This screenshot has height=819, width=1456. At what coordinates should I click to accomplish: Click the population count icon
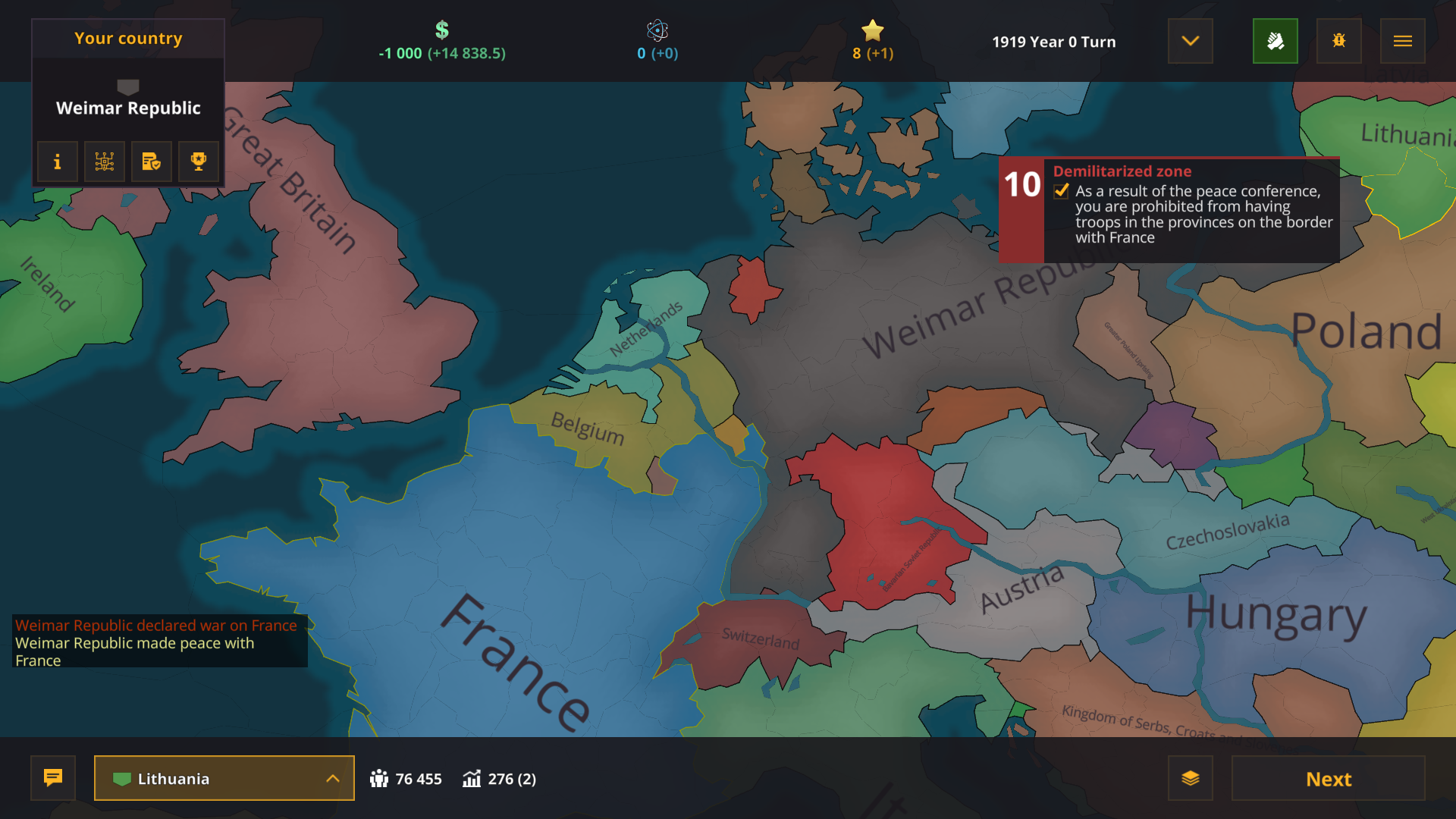[x=383, y=778]
